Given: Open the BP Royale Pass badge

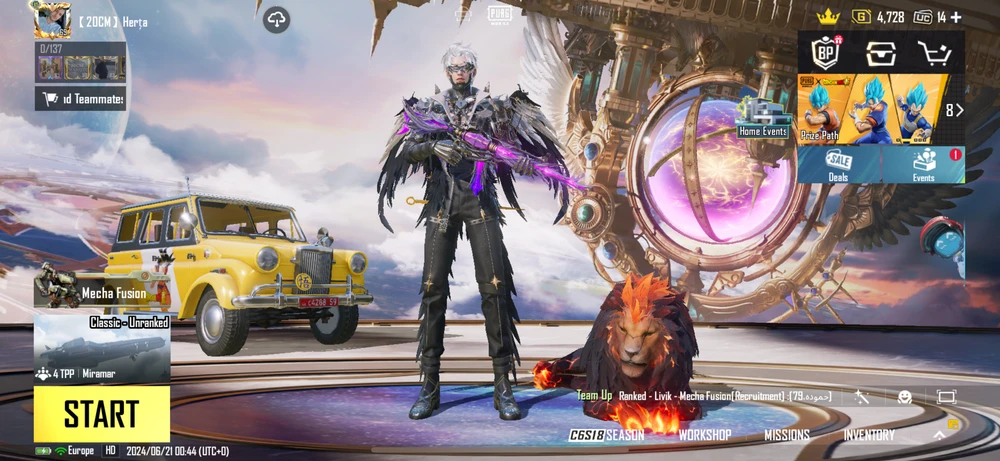Looking at the screenshot, I should click(825, 53).
